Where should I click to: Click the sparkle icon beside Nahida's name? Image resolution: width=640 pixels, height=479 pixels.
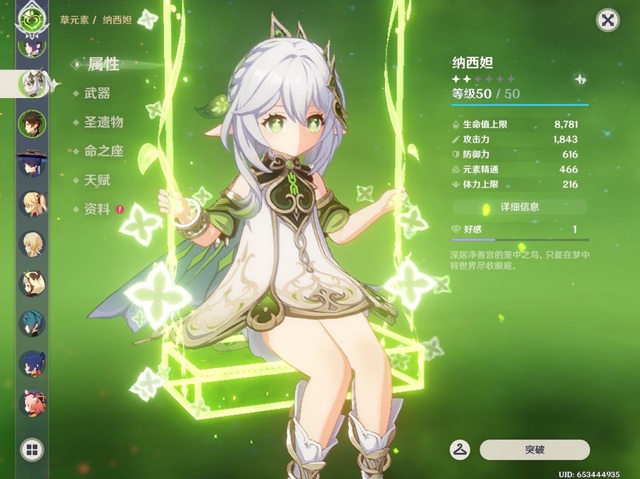coord(580,78)
